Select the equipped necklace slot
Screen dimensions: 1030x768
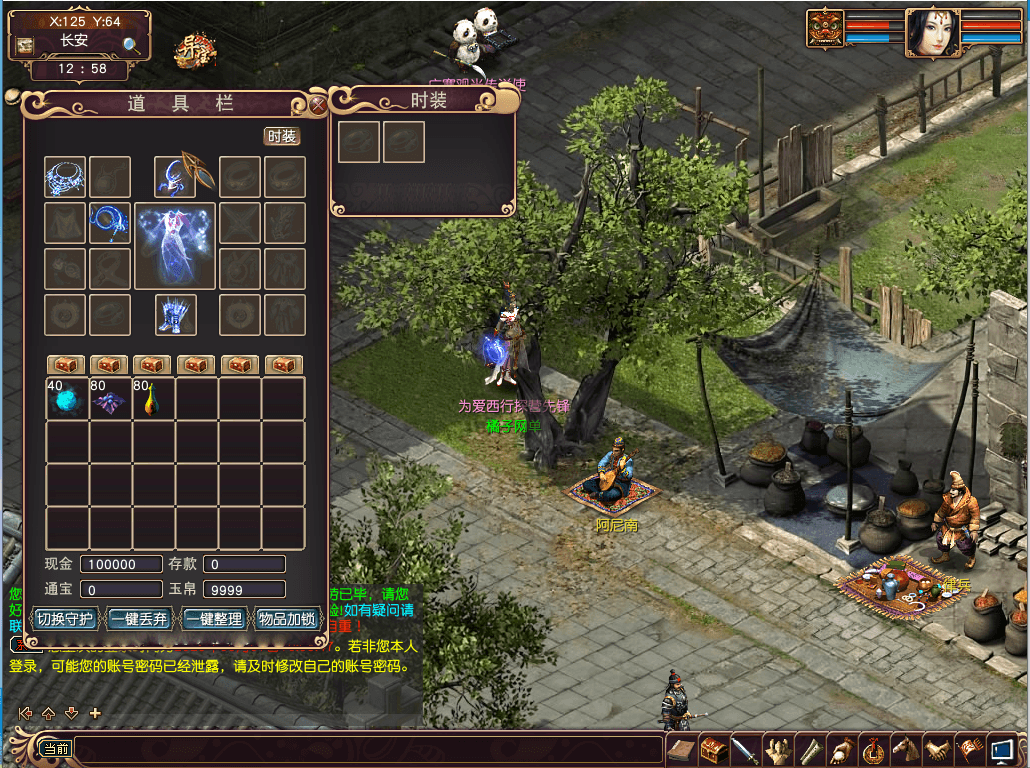pyautogui.click(x=65, y=177)
